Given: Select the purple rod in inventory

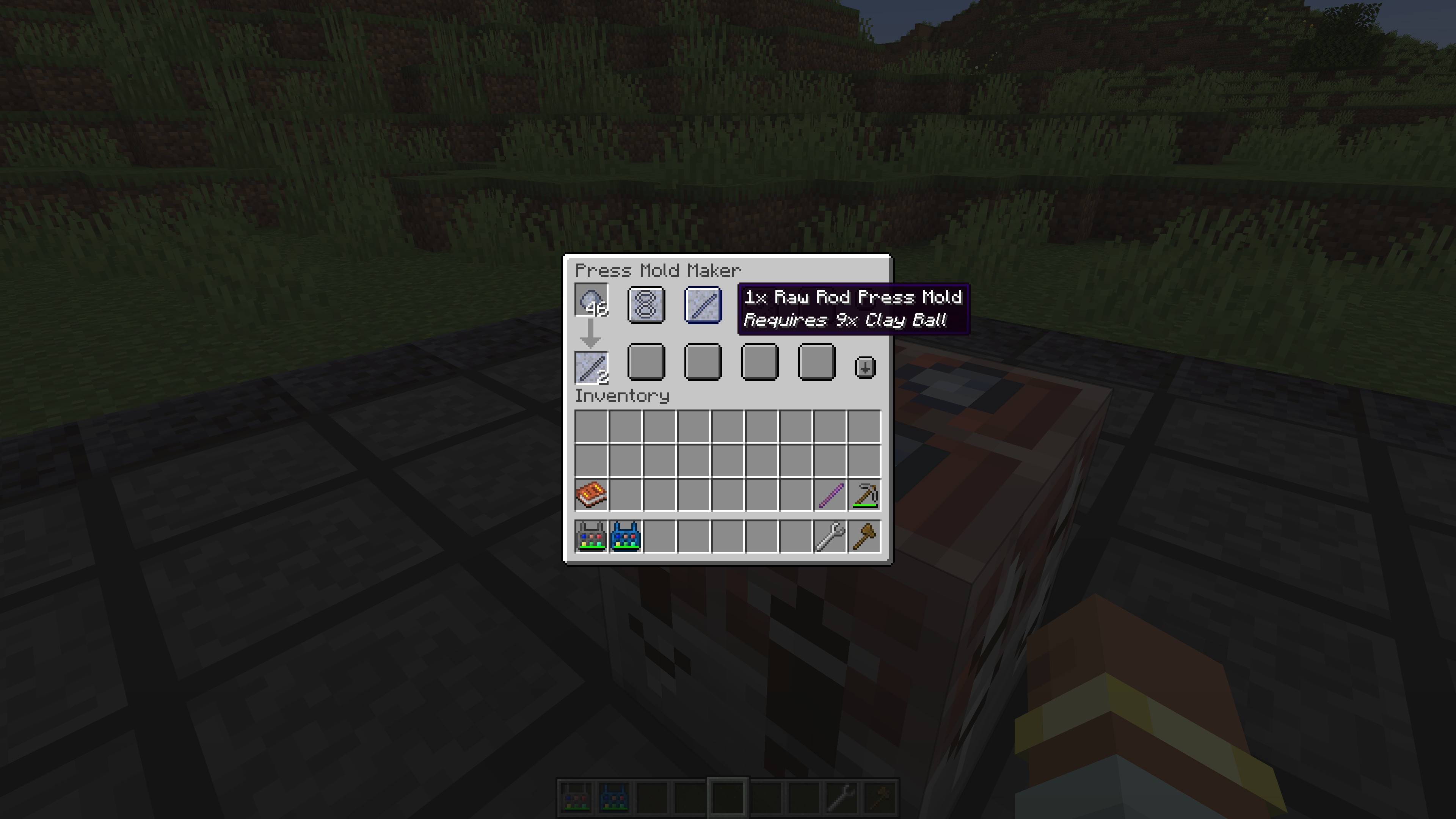Looking at the screenshot, I should pyautogui.click(x=830, y=494).
